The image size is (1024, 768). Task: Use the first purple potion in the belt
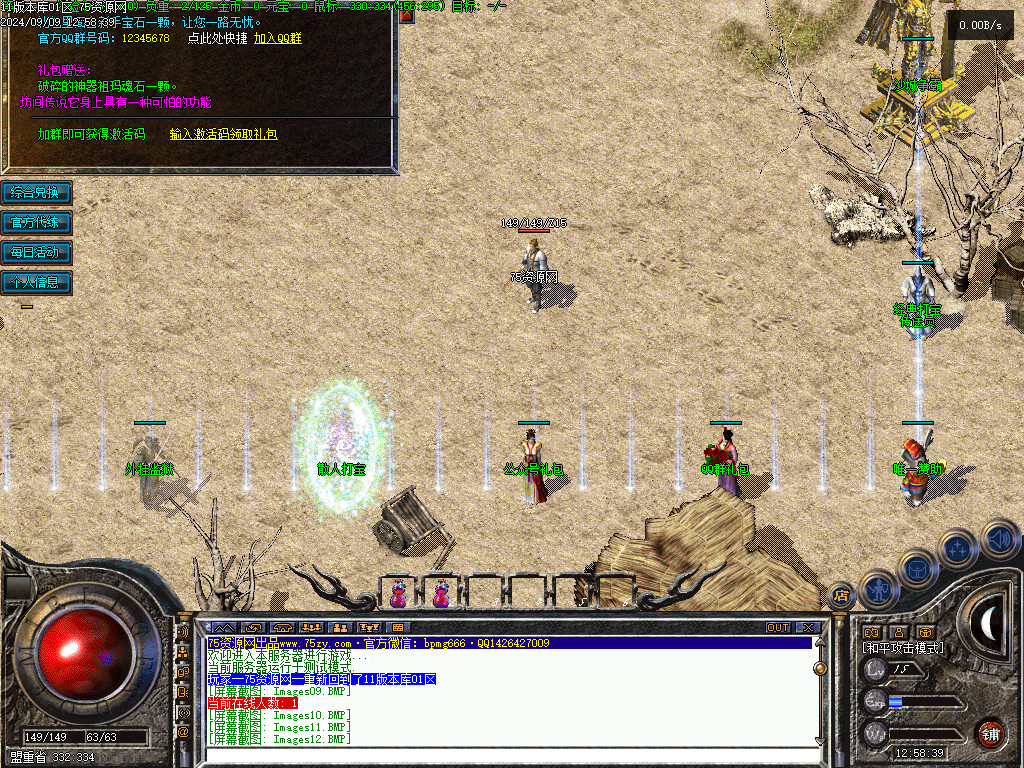point(398,593)
